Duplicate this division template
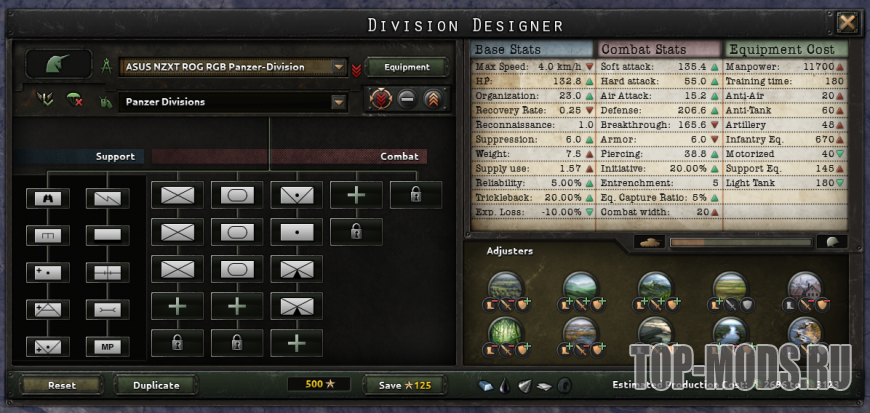The image size is (870, 413). click(x=156, y=385)
